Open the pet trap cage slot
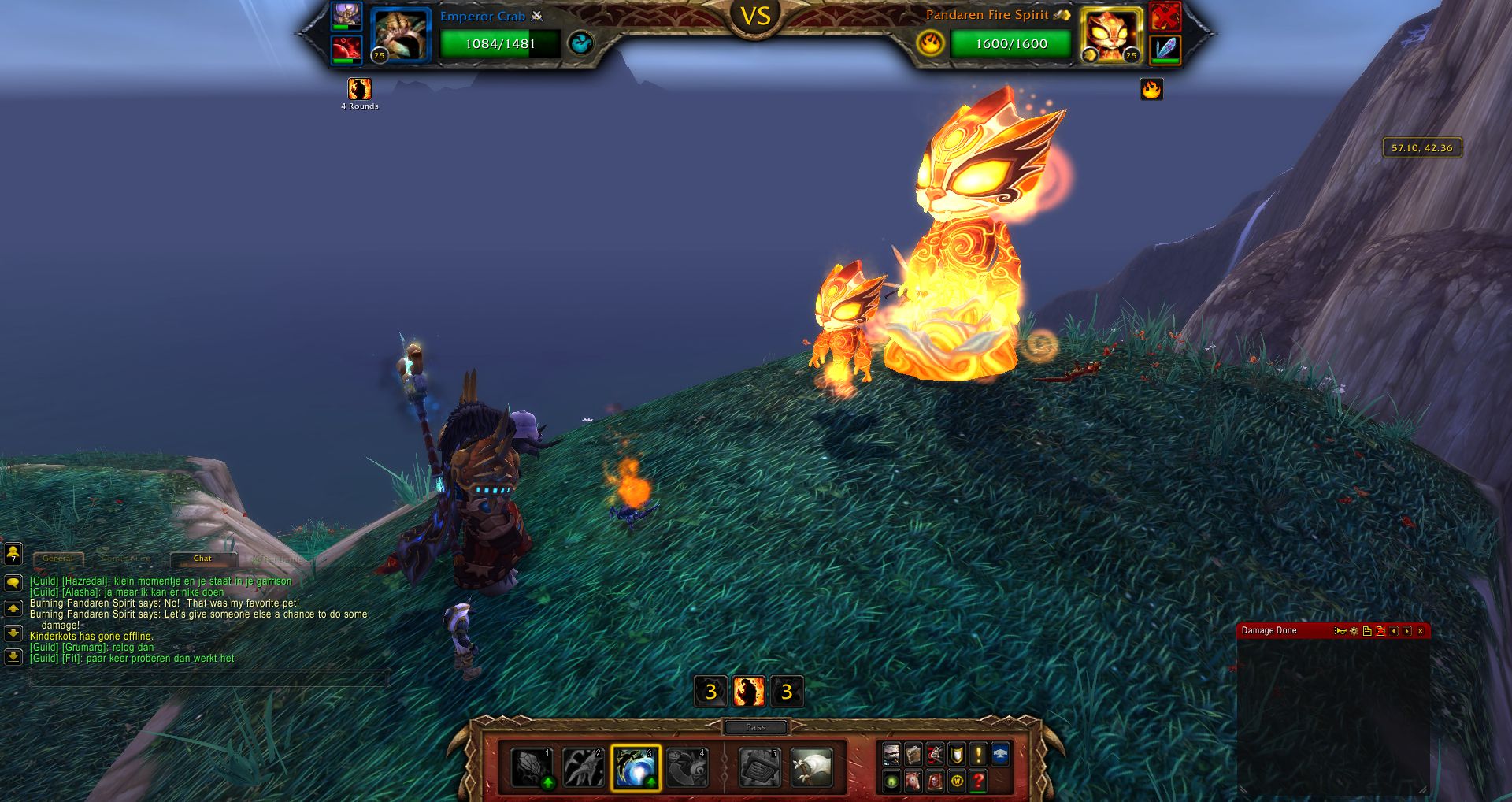1512x802 pixels. (759, 768)
